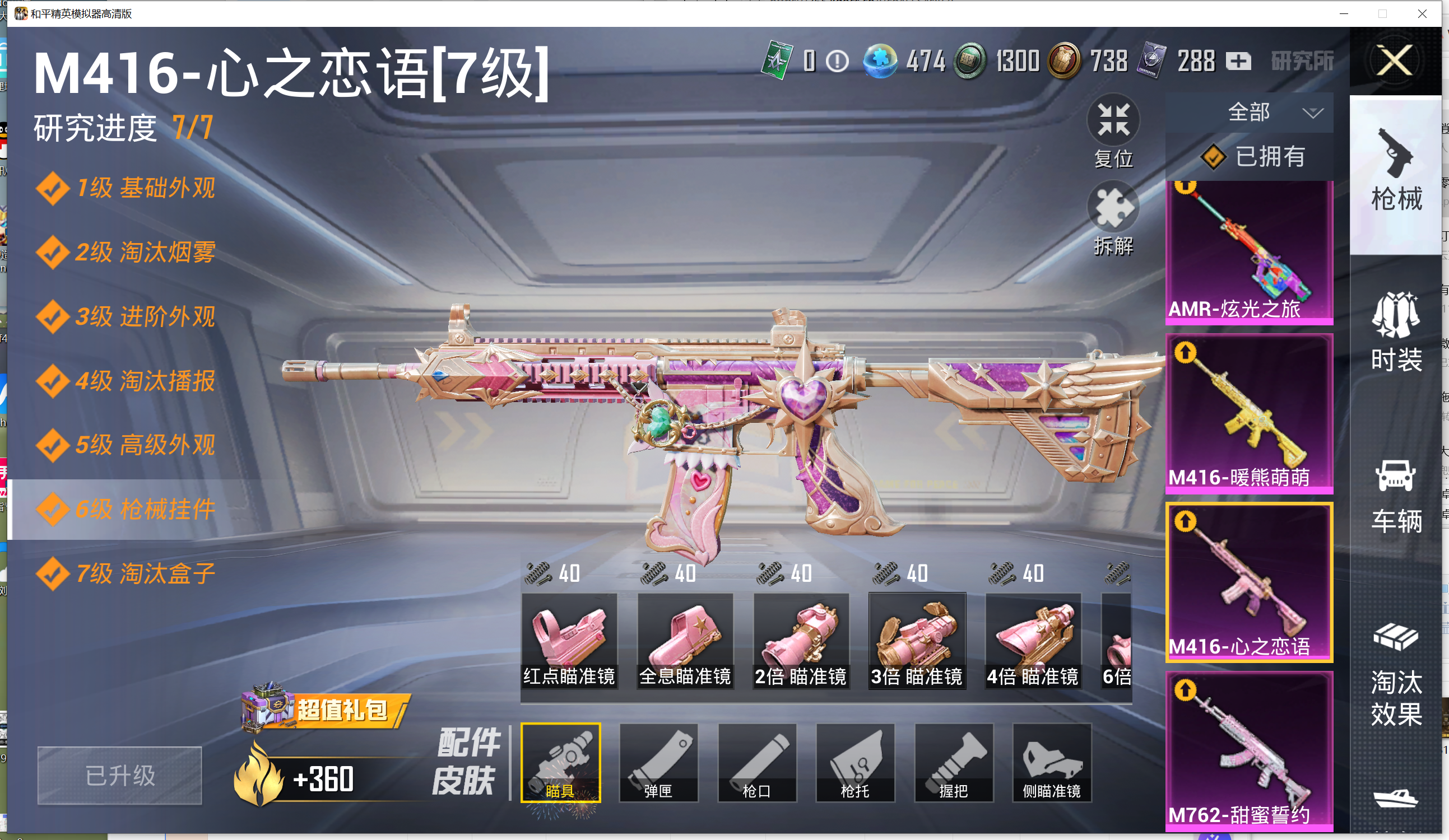Select the 弹匣 magazine attachment category
Screen dimensions: 1449x840
click(x=658, y=762)
